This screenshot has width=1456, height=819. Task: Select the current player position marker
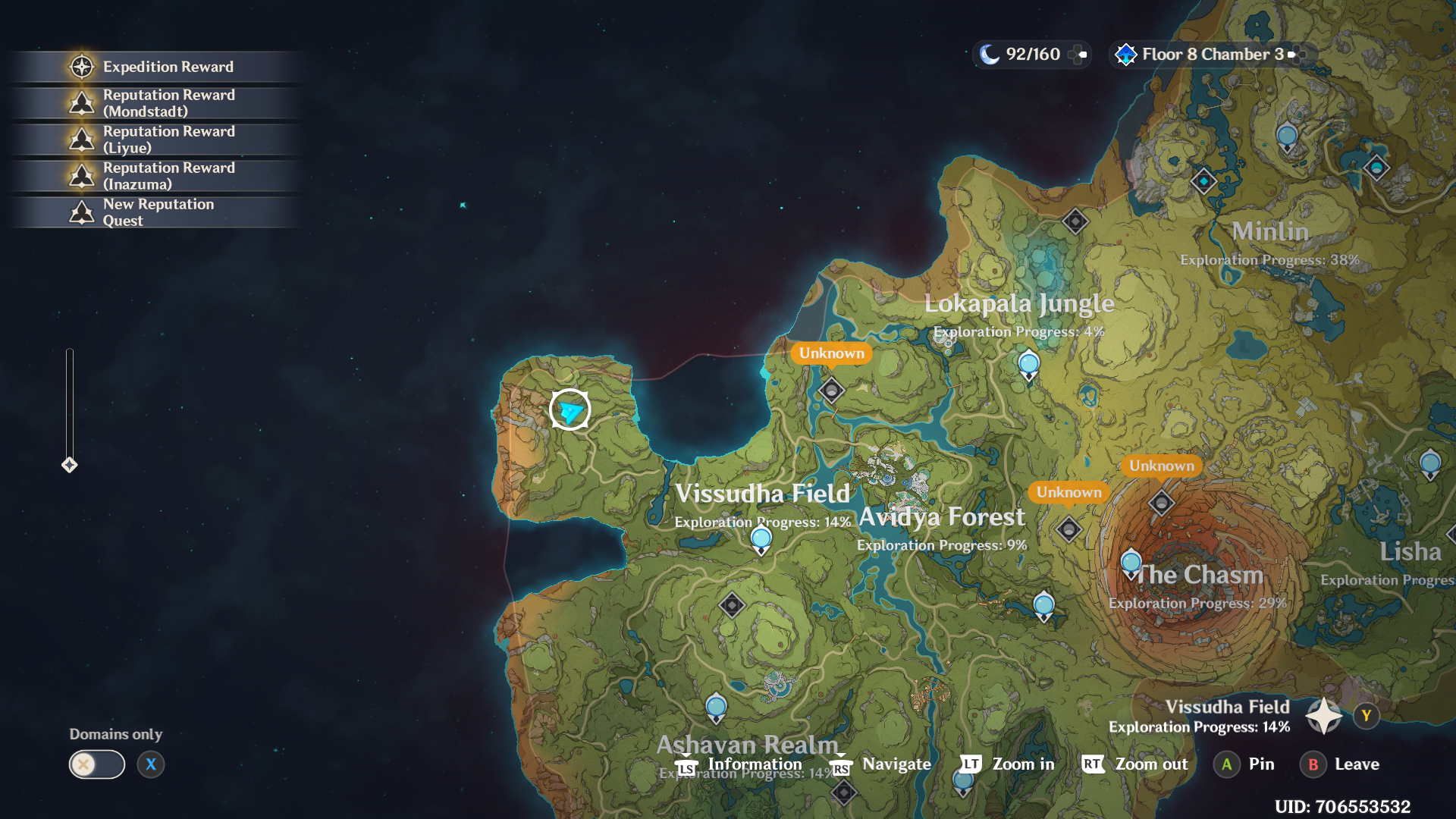click(570, 410)
